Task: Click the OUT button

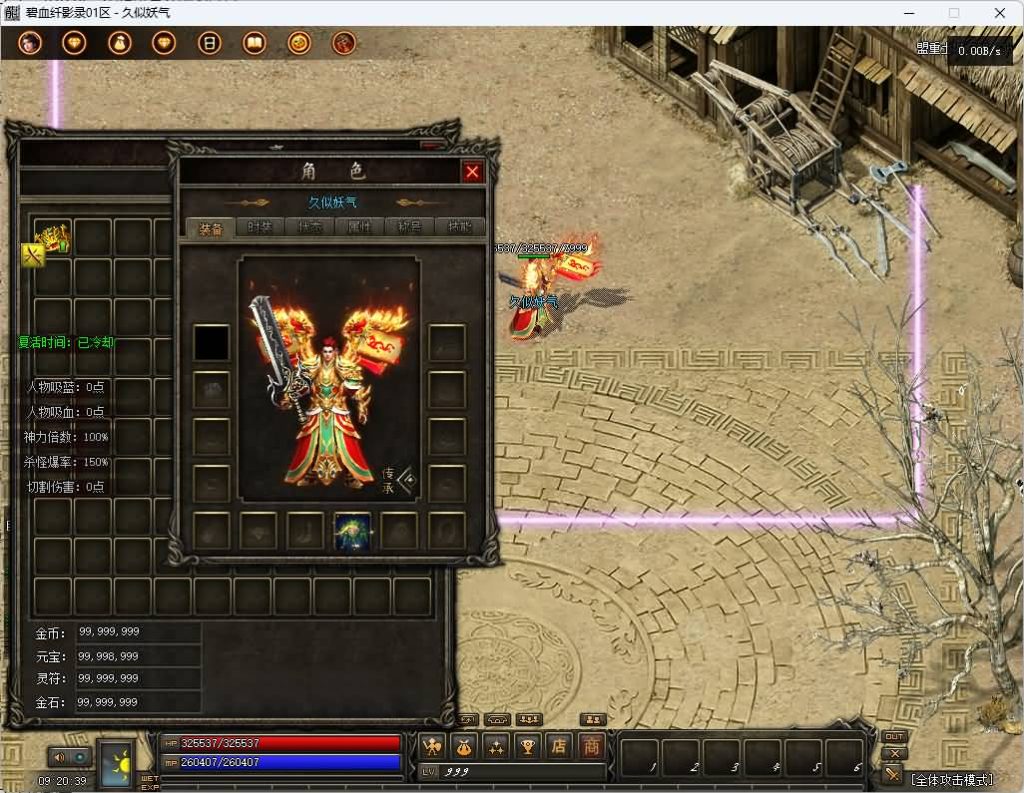Action: (894, 737)
